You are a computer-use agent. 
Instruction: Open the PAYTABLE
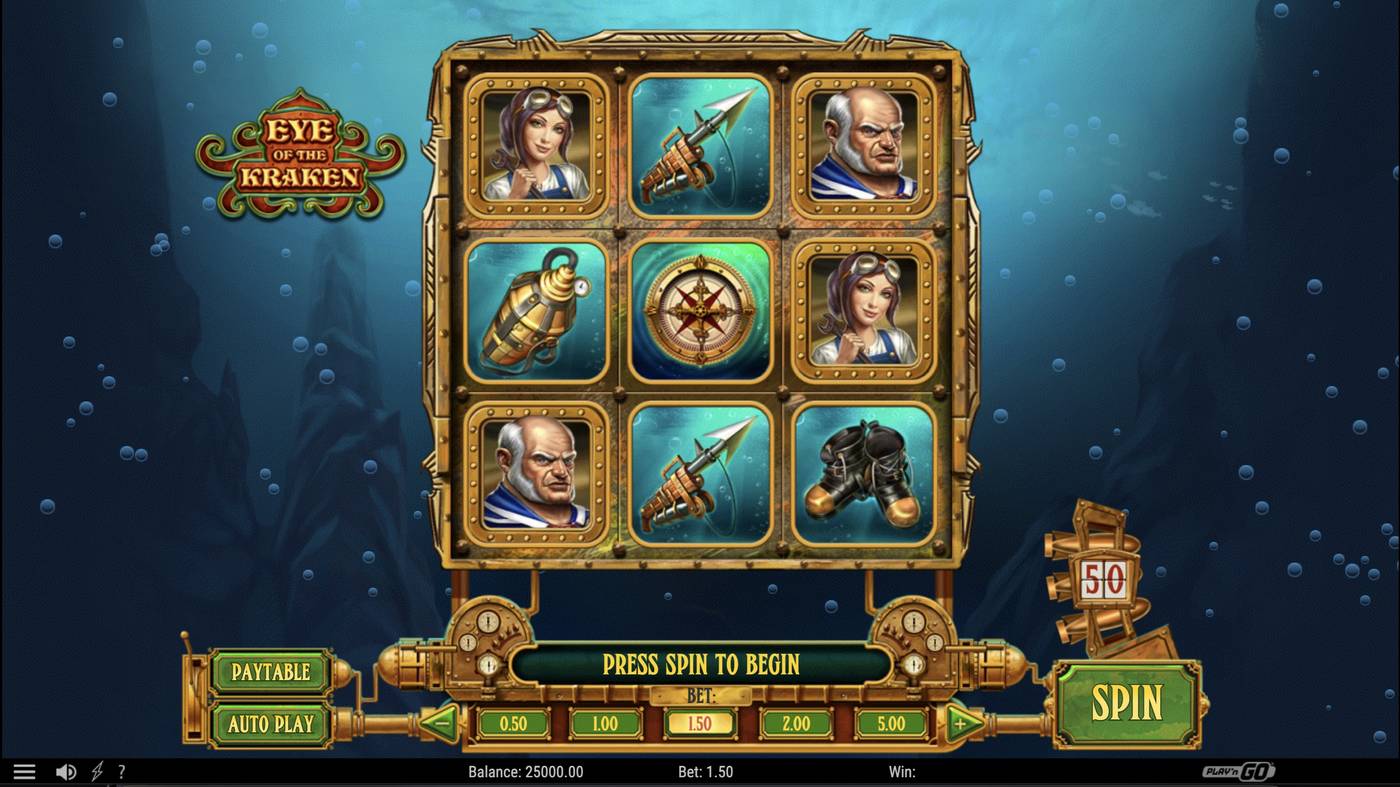(x=270, y=673)
